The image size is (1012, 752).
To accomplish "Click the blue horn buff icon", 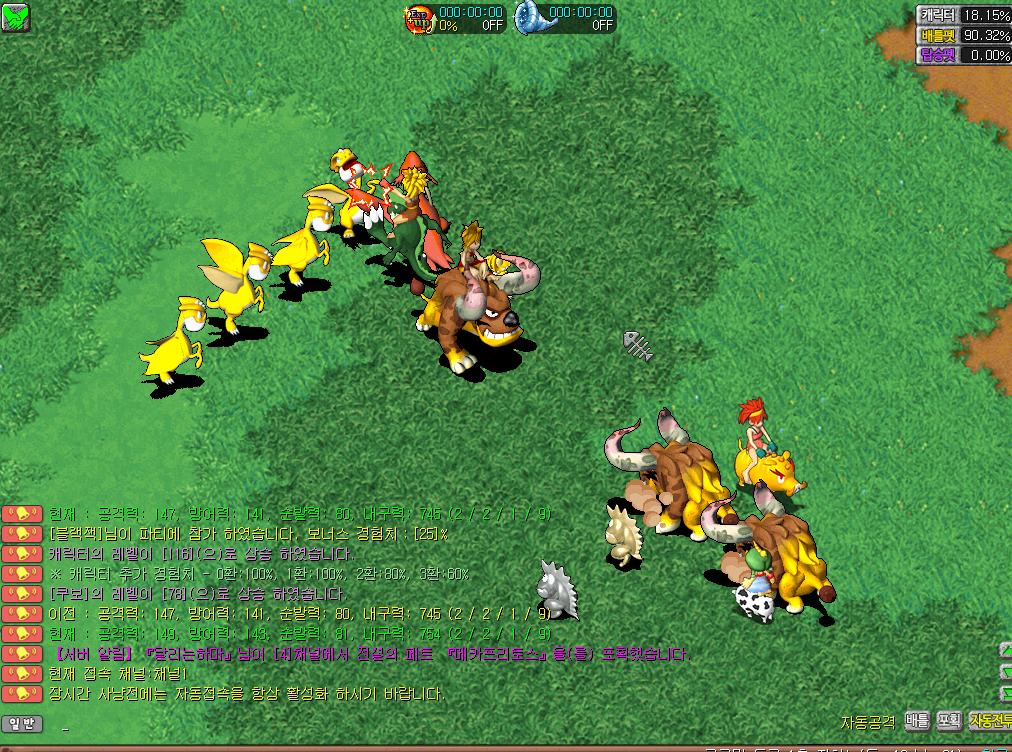I will [x=530, y=18].
